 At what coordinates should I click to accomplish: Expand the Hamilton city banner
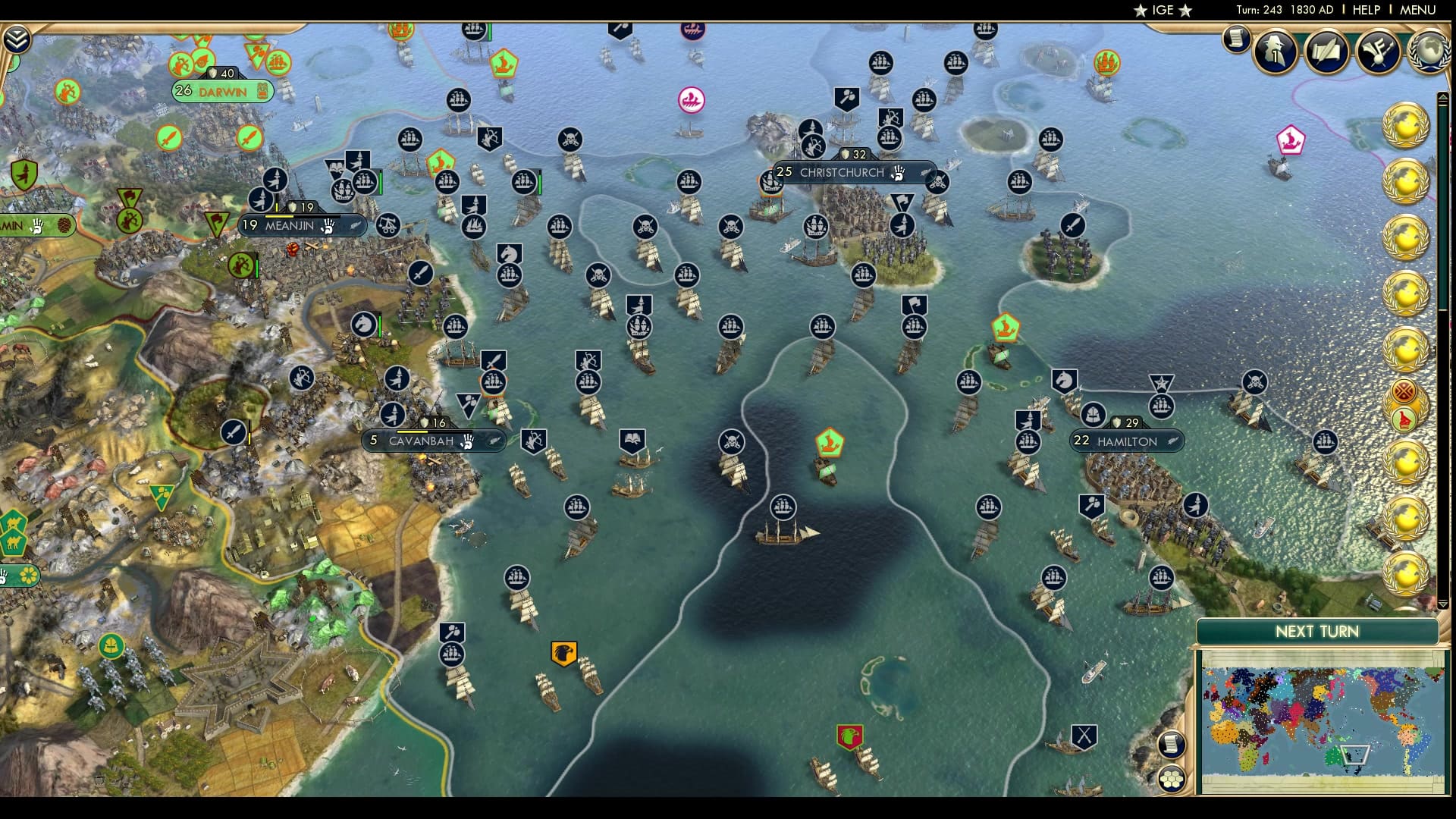[1125, 441]
